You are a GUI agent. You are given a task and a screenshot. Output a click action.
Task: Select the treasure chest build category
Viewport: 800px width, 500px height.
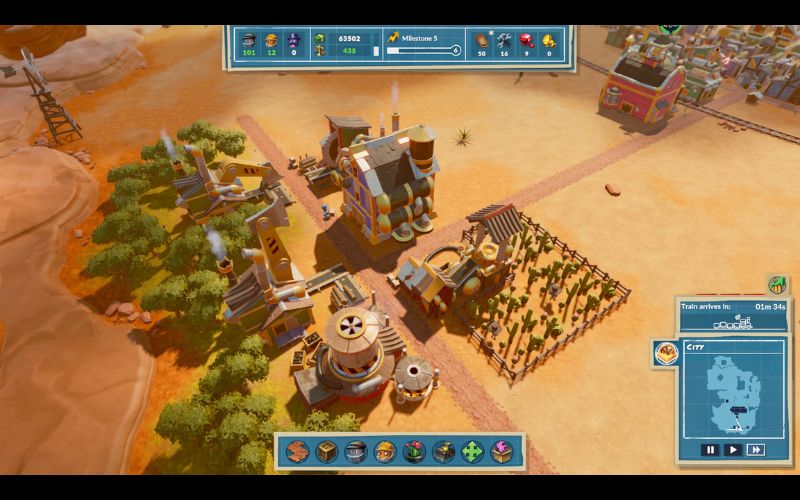(443, 451)
